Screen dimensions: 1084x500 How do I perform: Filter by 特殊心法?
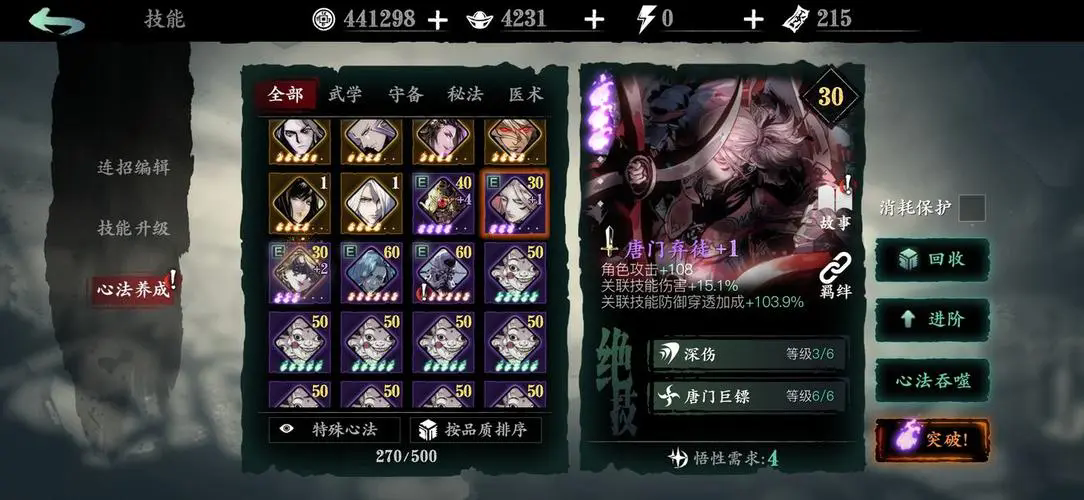click(334, 430)
